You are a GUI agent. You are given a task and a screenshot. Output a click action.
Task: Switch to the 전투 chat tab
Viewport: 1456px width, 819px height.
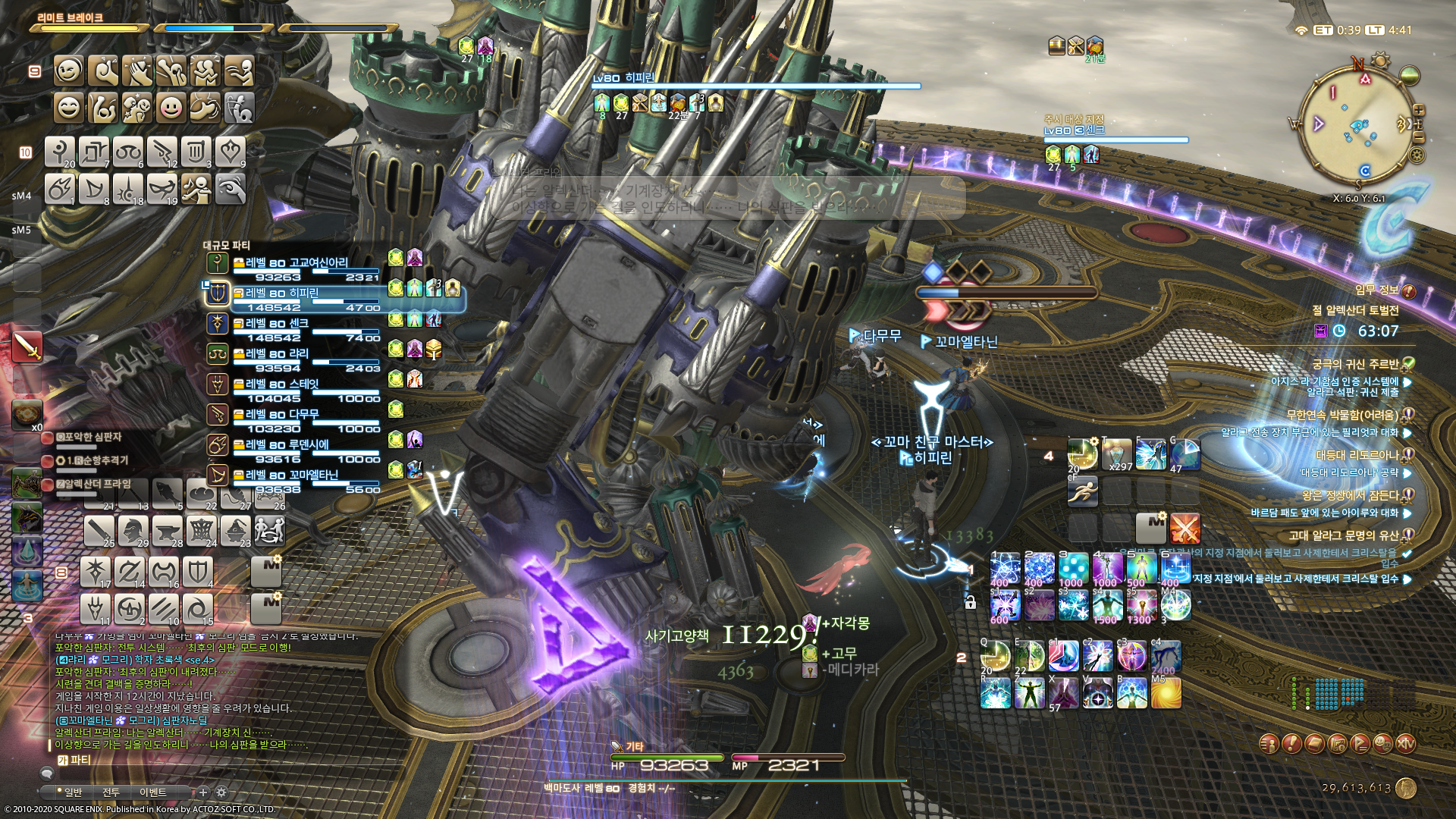click(111, 792)
